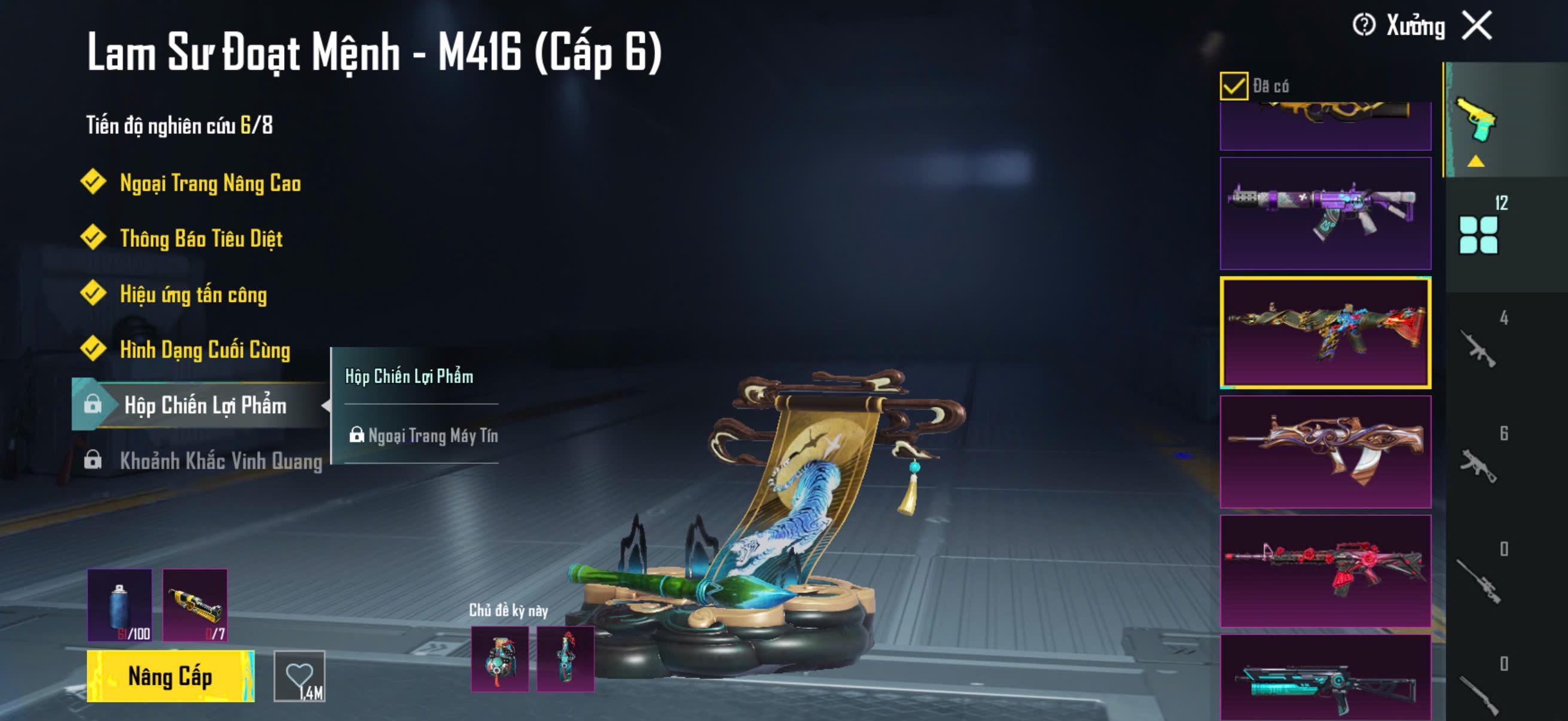Click the heart favorite button

pos(300,676)
